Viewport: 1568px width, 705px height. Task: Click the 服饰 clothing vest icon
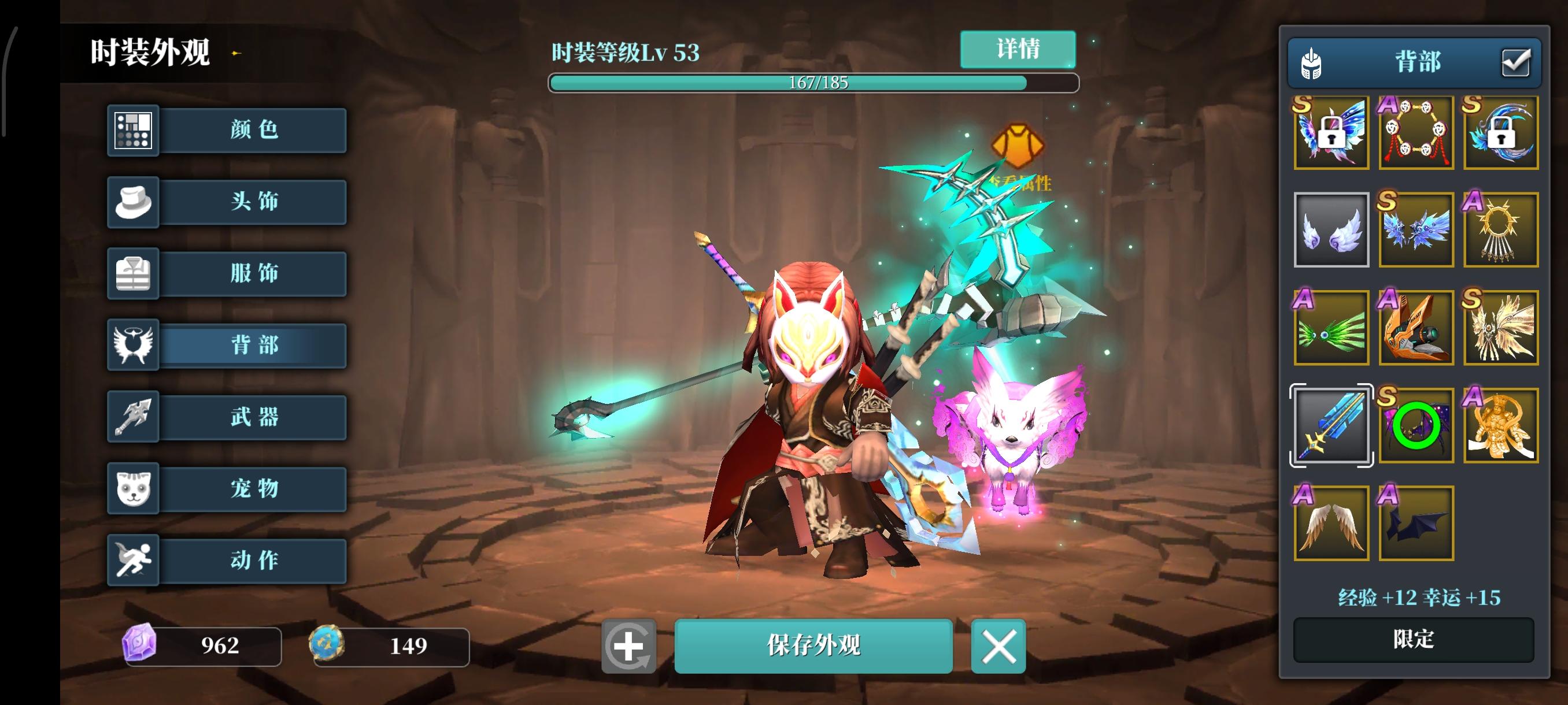pos(133,273)
